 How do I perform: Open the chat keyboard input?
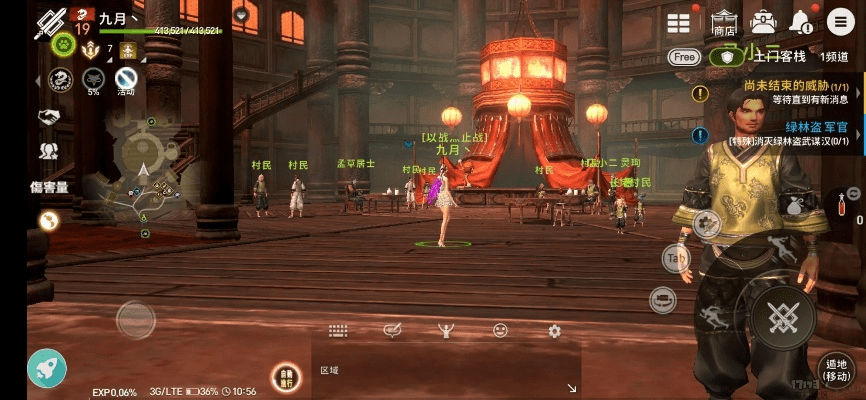coord(337,331)
